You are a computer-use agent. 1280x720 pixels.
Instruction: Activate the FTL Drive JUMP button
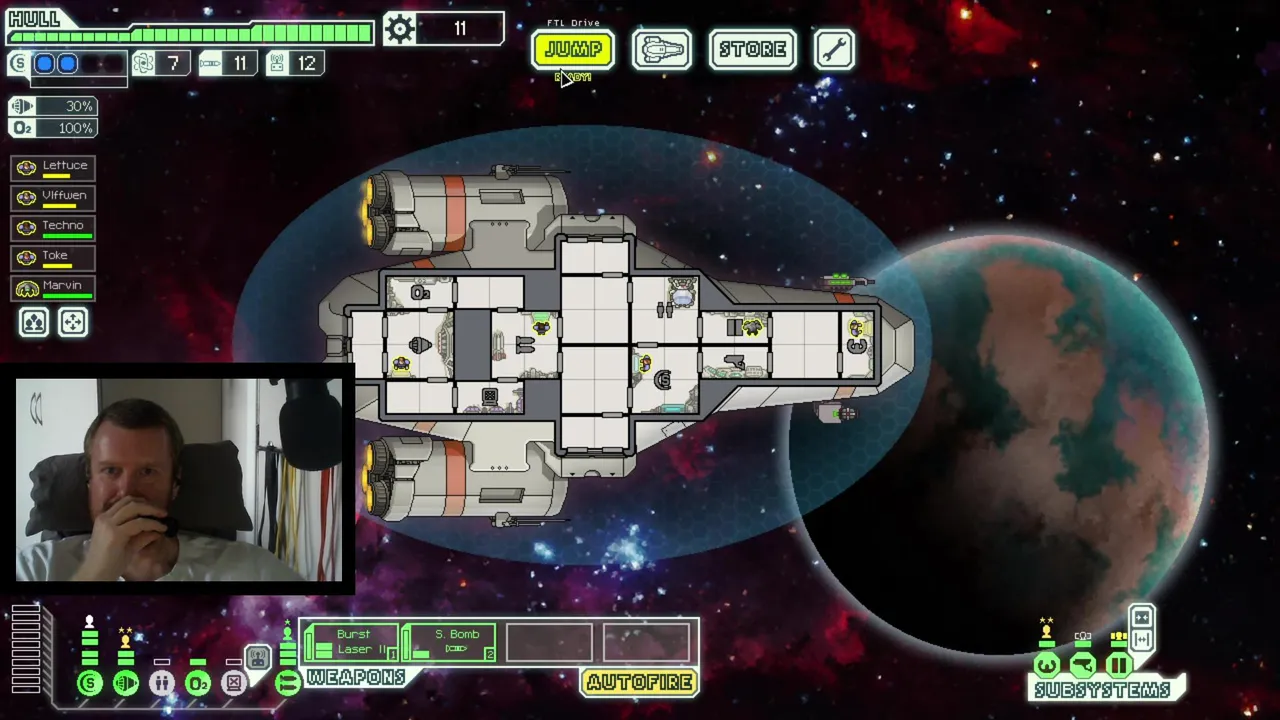coord(573,49)
